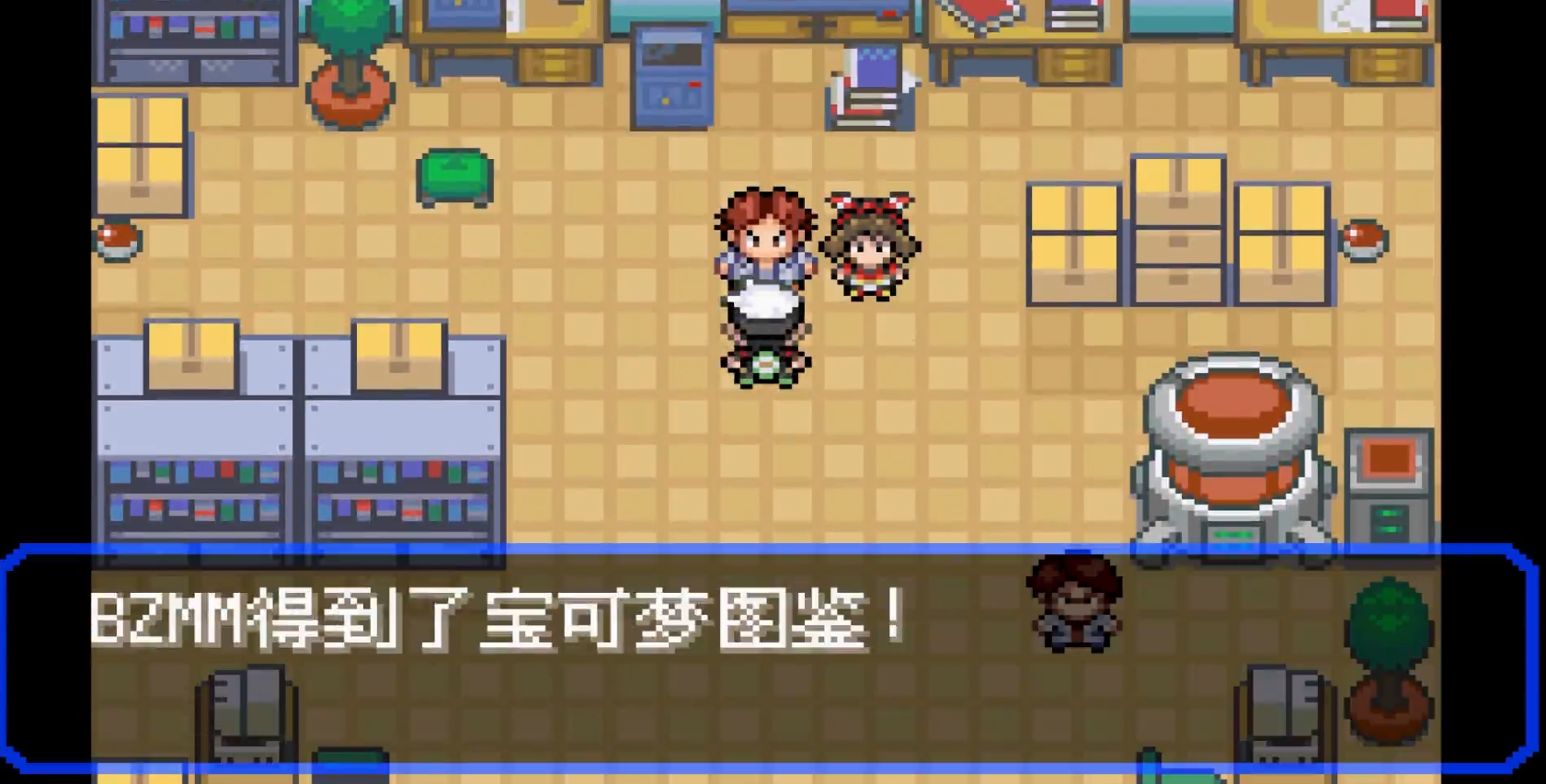This screenshot has width=1546, height=784.
Task: Select the green beanbag cushion
Action: (454, 176)
